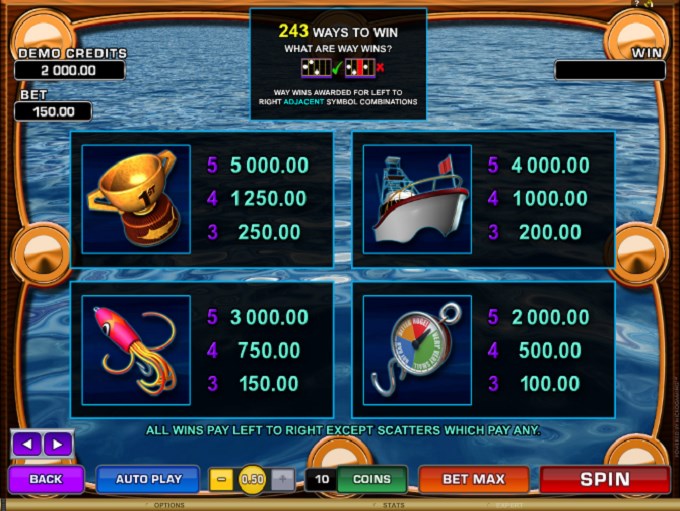This screenshot has height=511, width=680.
Task: Open the Options tab at bottom
Action: point(169,505)
